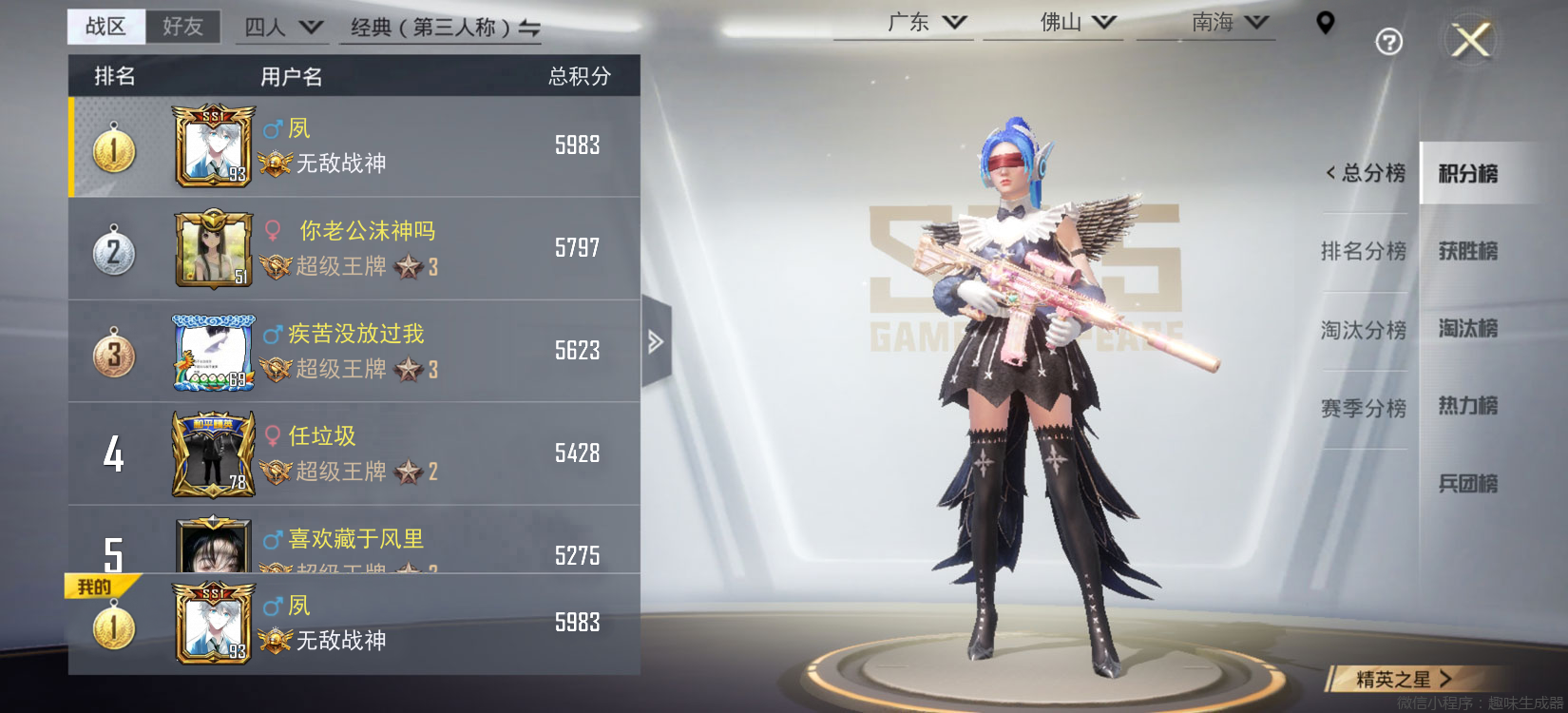The height and width of the screenshot is (713, 1568).
Task: Expand the leaderboard panel via the chevron arrow
Action: (x=654, y=342)
